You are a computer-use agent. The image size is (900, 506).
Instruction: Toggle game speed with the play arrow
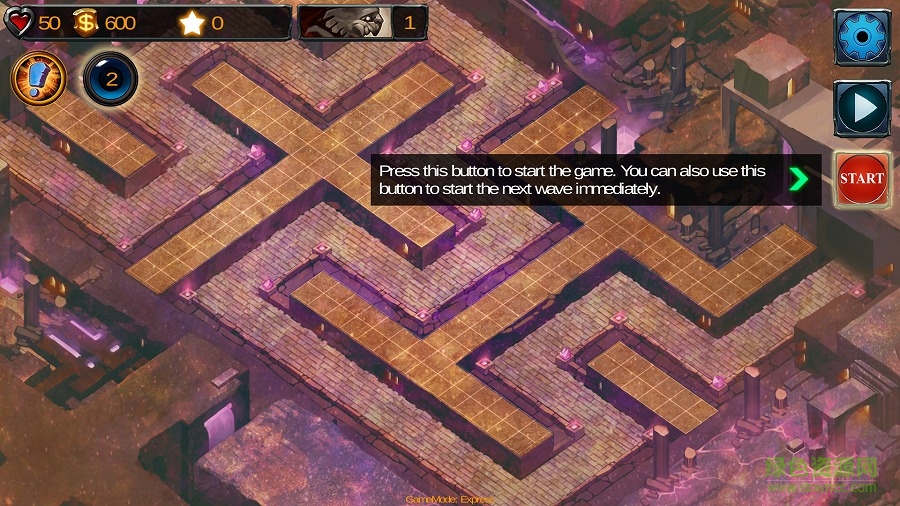pos(862,107)
